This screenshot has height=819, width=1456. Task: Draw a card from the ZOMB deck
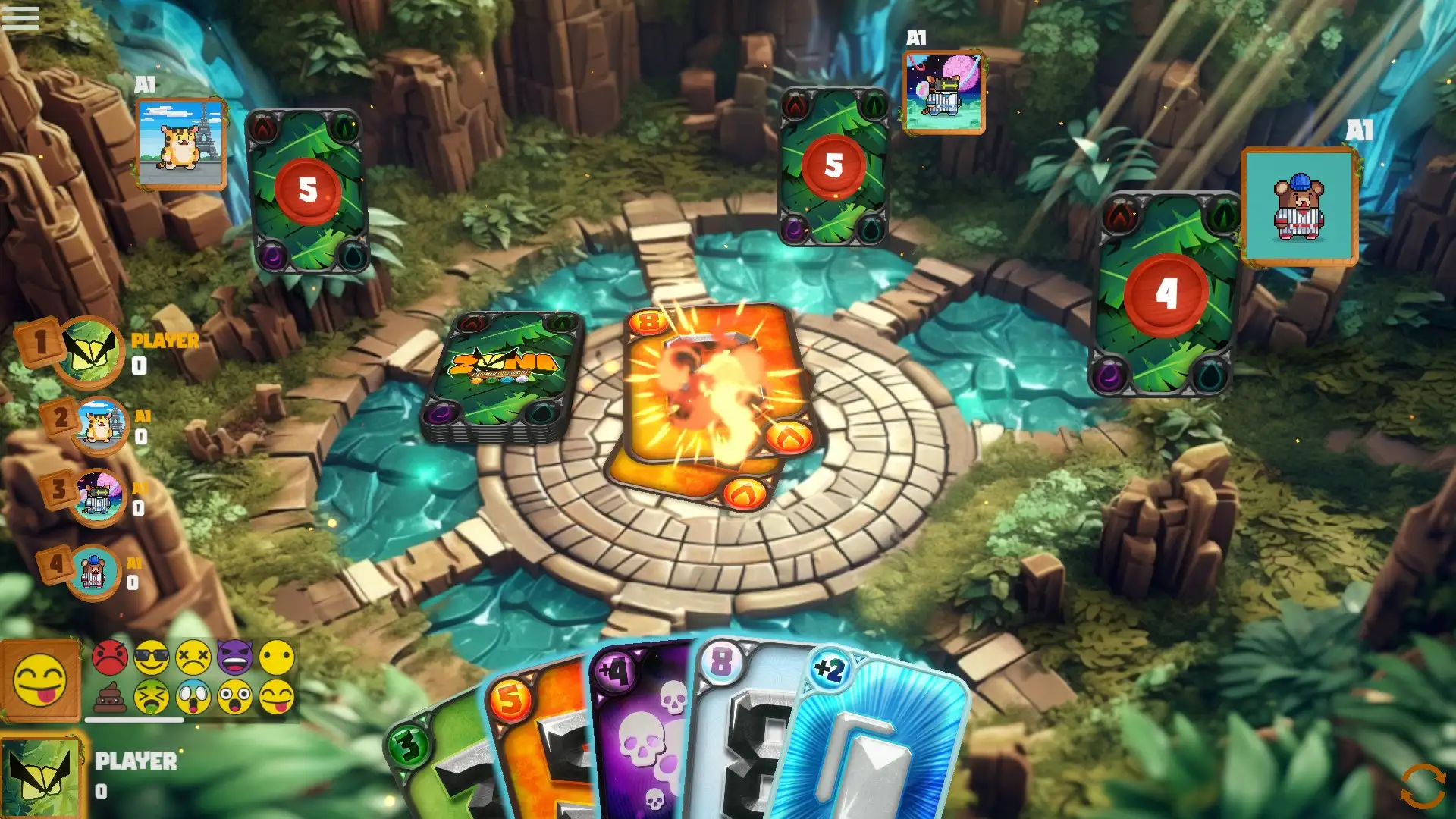coord(502,375)
